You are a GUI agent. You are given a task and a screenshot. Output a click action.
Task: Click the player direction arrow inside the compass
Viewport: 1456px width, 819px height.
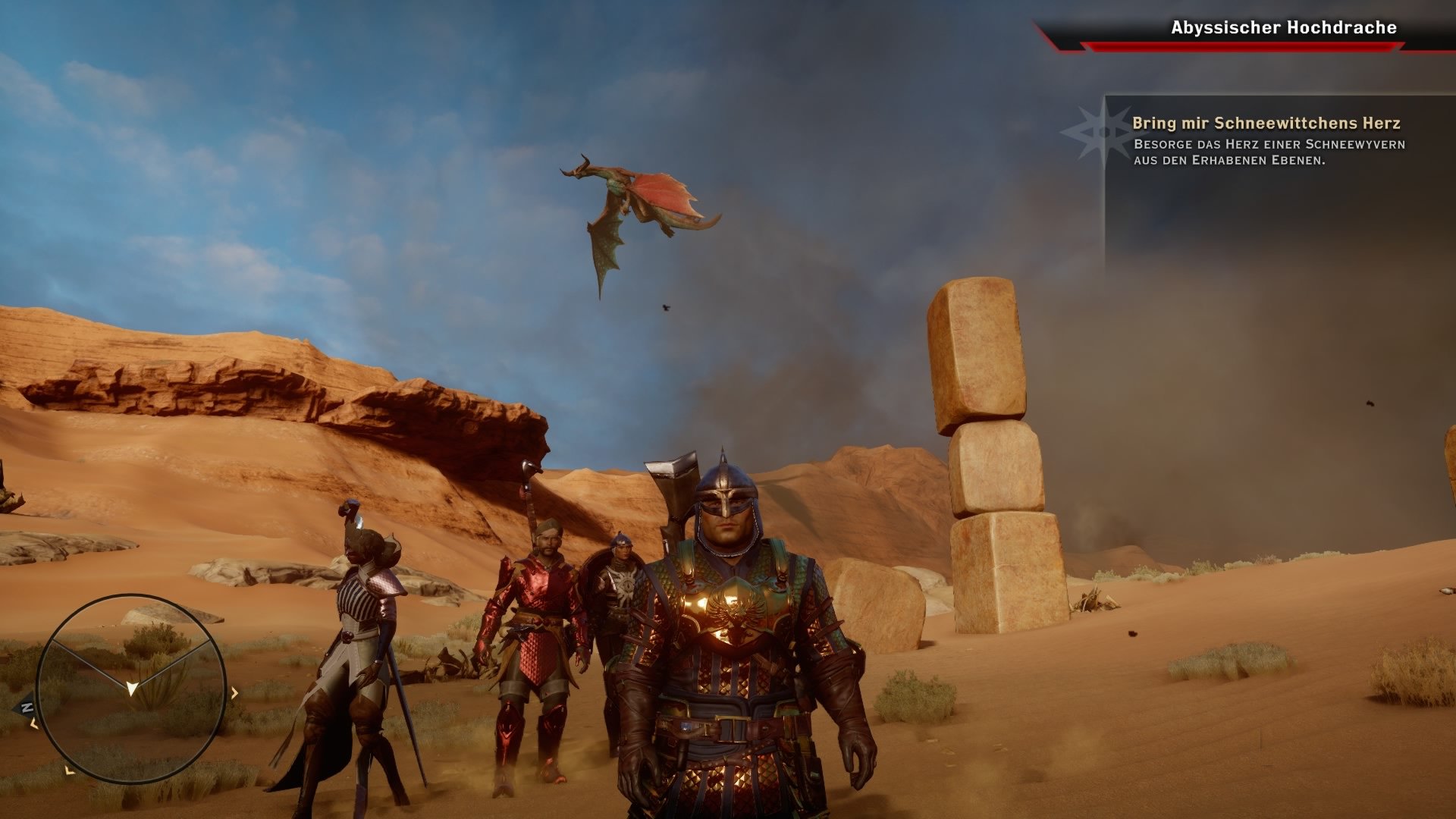[x=132, y=689]
